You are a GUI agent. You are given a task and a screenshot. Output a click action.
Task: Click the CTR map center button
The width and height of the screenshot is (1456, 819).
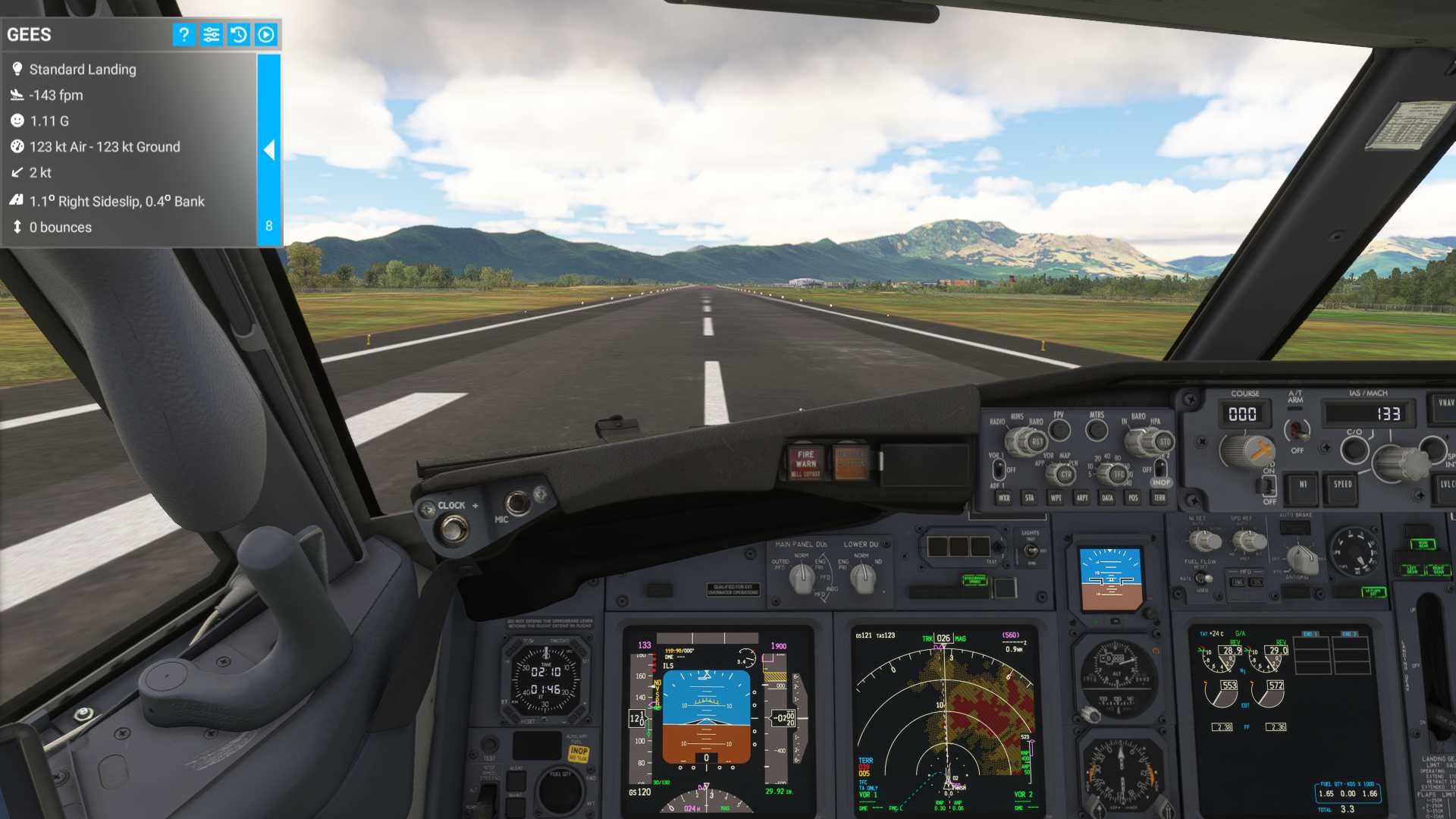click(x=1065, y=475)
